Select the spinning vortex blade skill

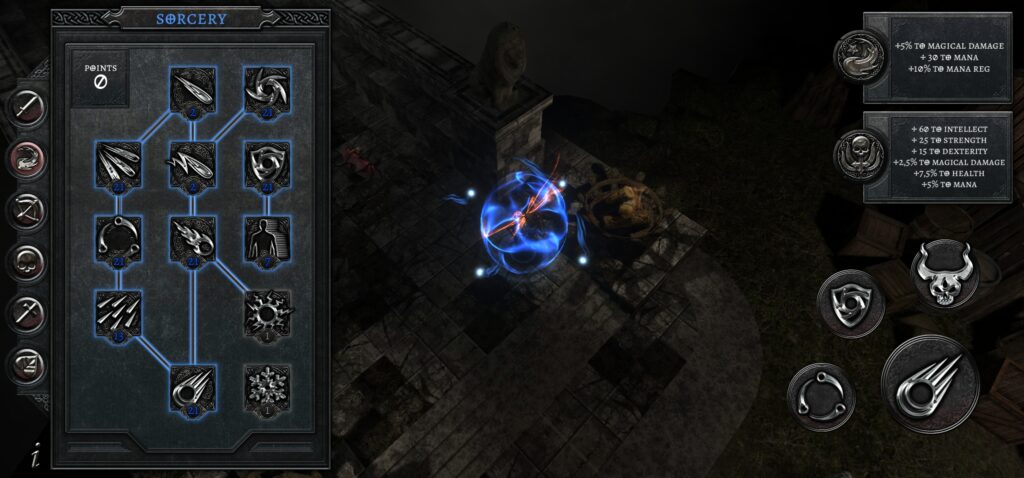pyautogui.click(x=266, y=91)
